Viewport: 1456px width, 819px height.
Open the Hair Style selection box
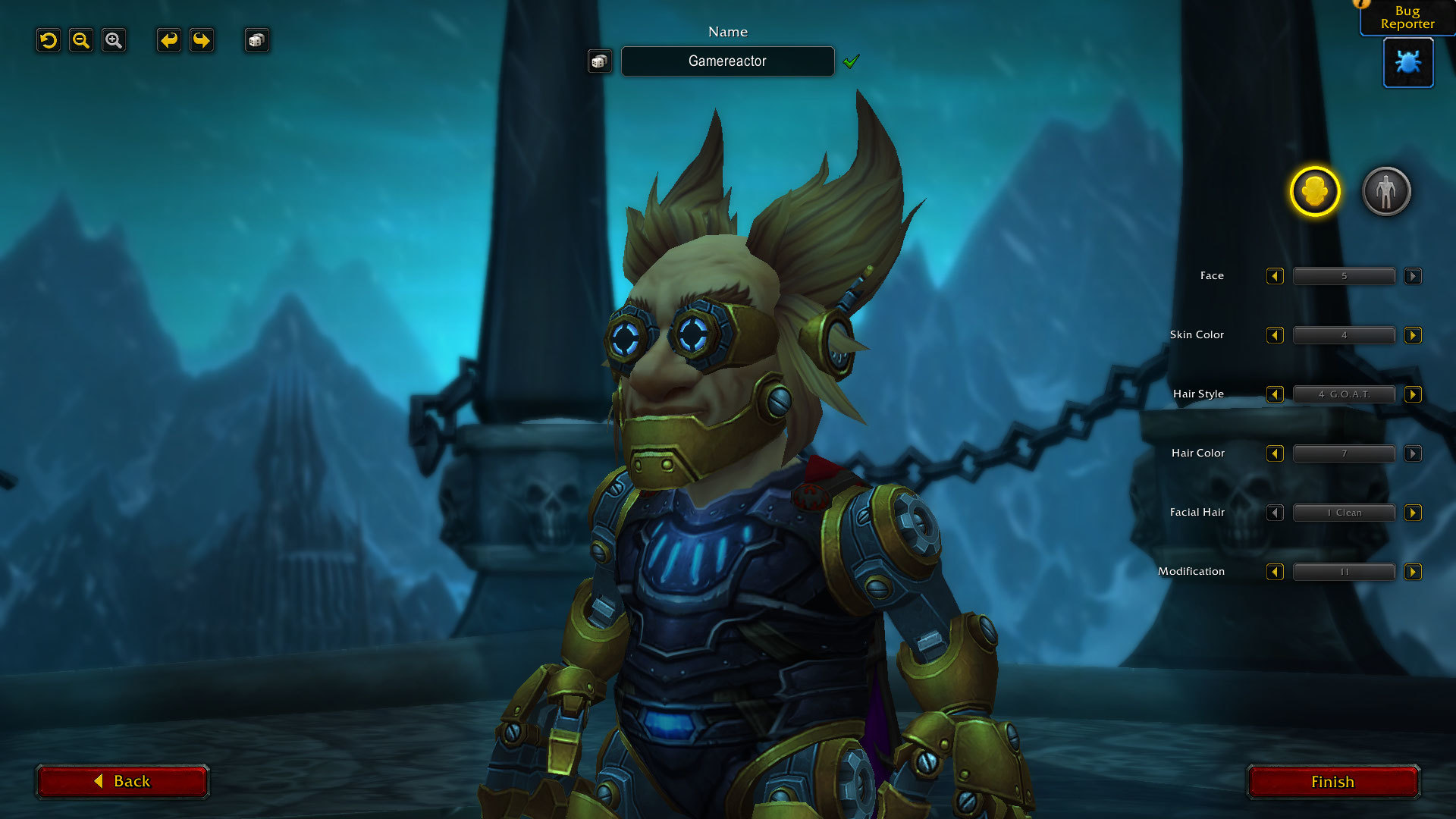click(x=1344, y=394)
